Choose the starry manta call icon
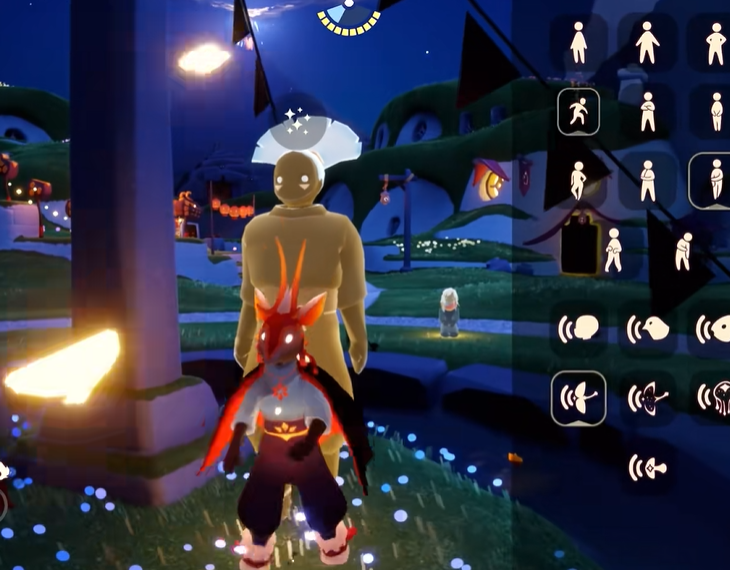Image resolution: width=730 pixels, height=570 pixels. pyautogui.click(x=647, y=398)
